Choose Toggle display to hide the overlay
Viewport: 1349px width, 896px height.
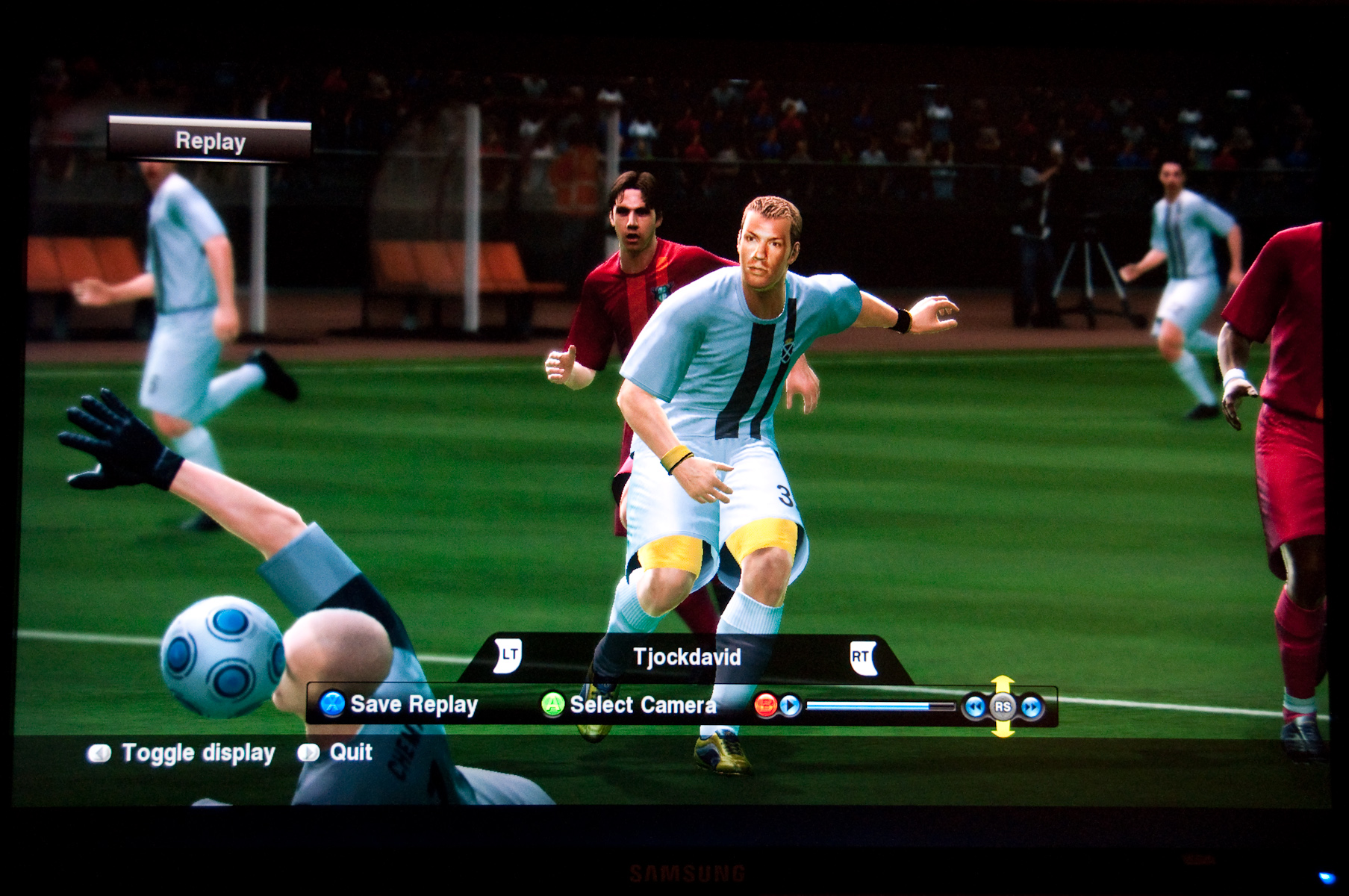[182, 753]
